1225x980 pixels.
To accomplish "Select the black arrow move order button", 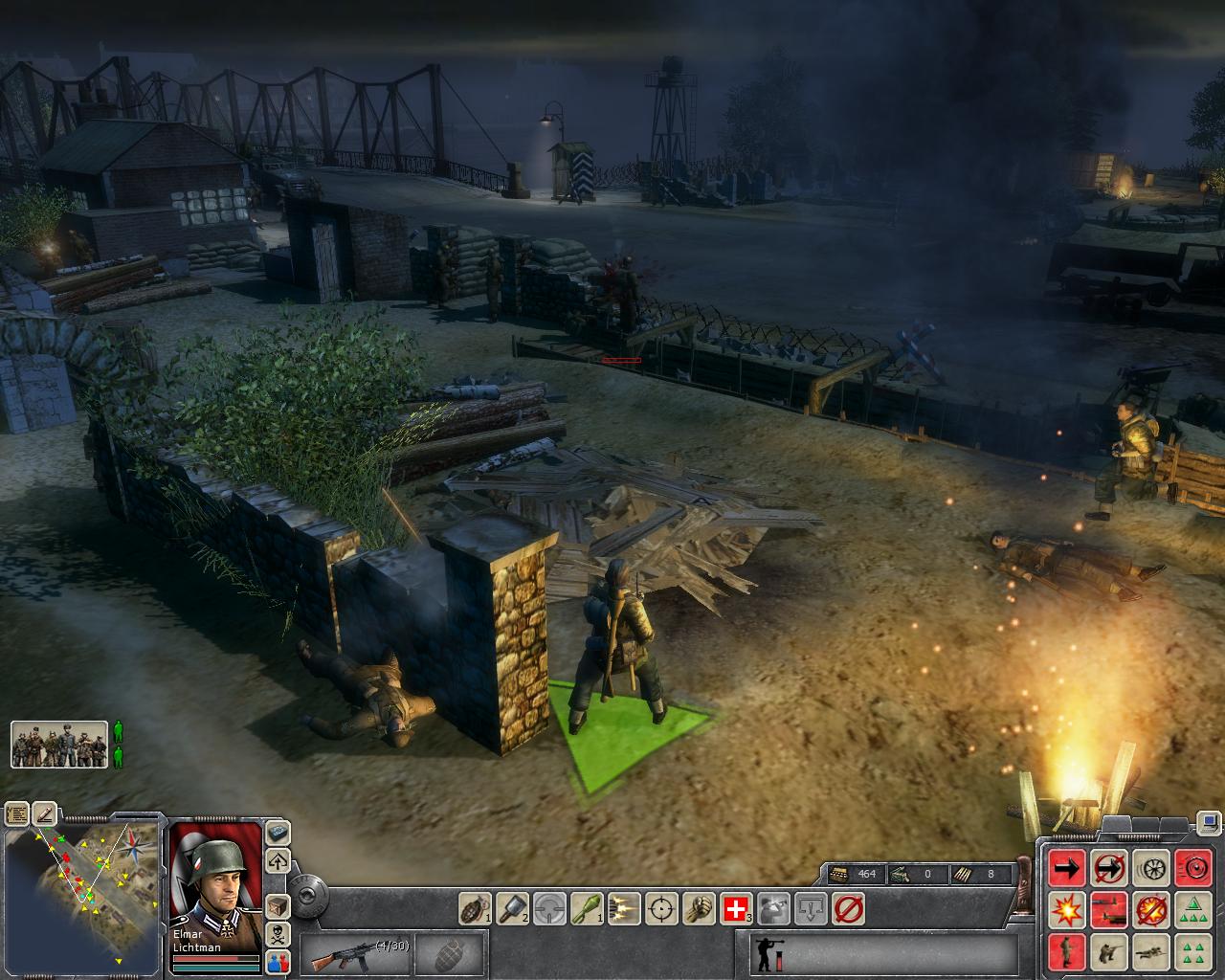I will (1067, 868).
